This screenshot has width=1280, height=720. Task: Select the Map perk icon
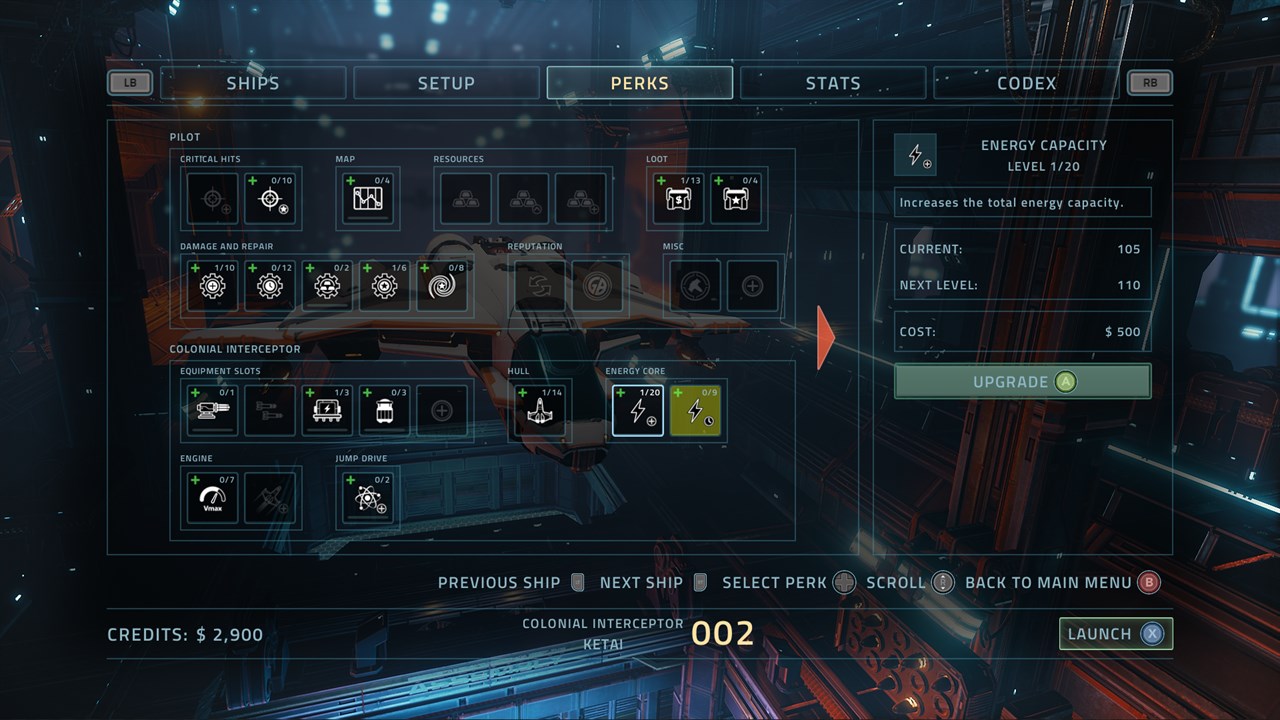tap(369, 199)
